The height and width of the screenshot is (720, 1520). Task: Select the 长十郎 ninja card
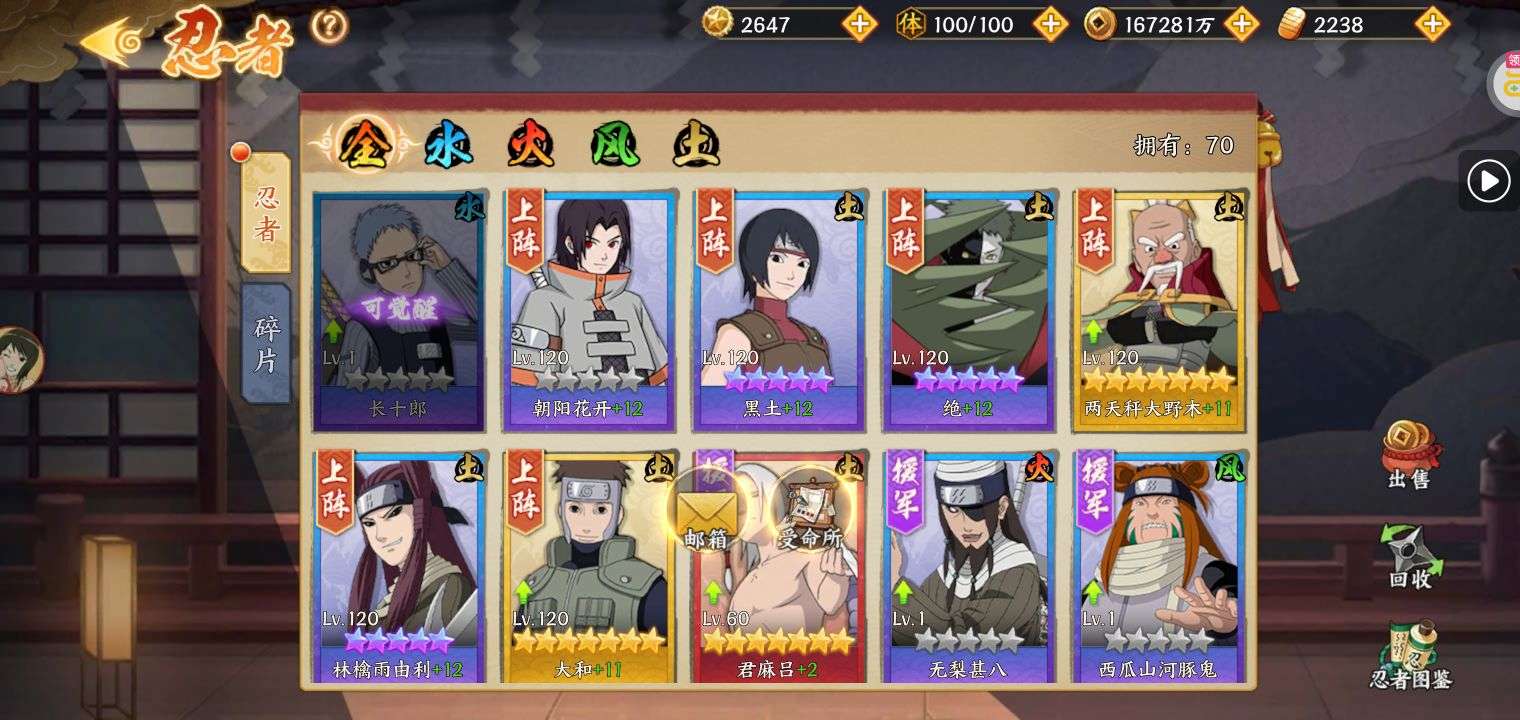399,310
